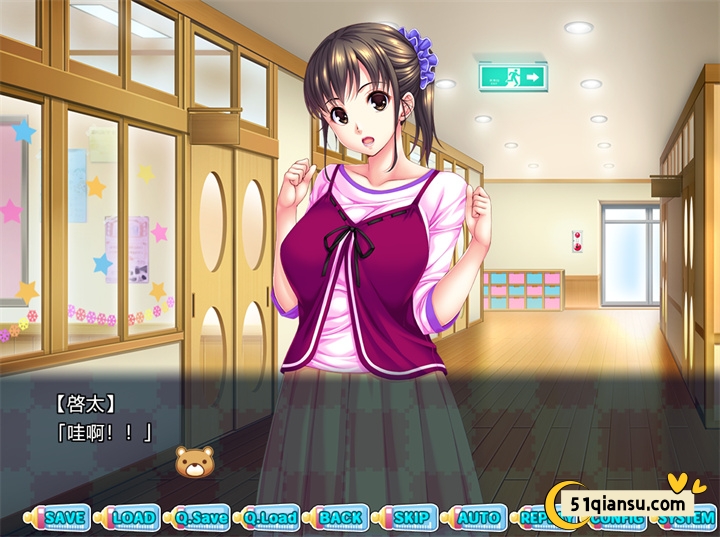The height and width of the screenshot is (537, 720).
Task: Quick save with Q.Save
Action: click(201, 518)
